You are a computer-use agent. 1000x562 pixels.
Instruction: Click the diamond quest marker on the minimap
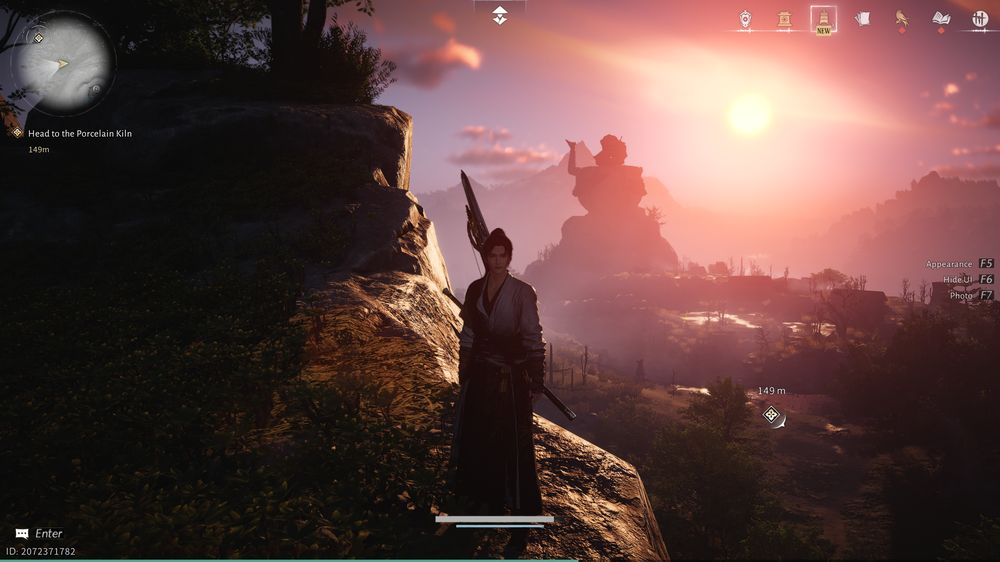click(x=38, y=38)
